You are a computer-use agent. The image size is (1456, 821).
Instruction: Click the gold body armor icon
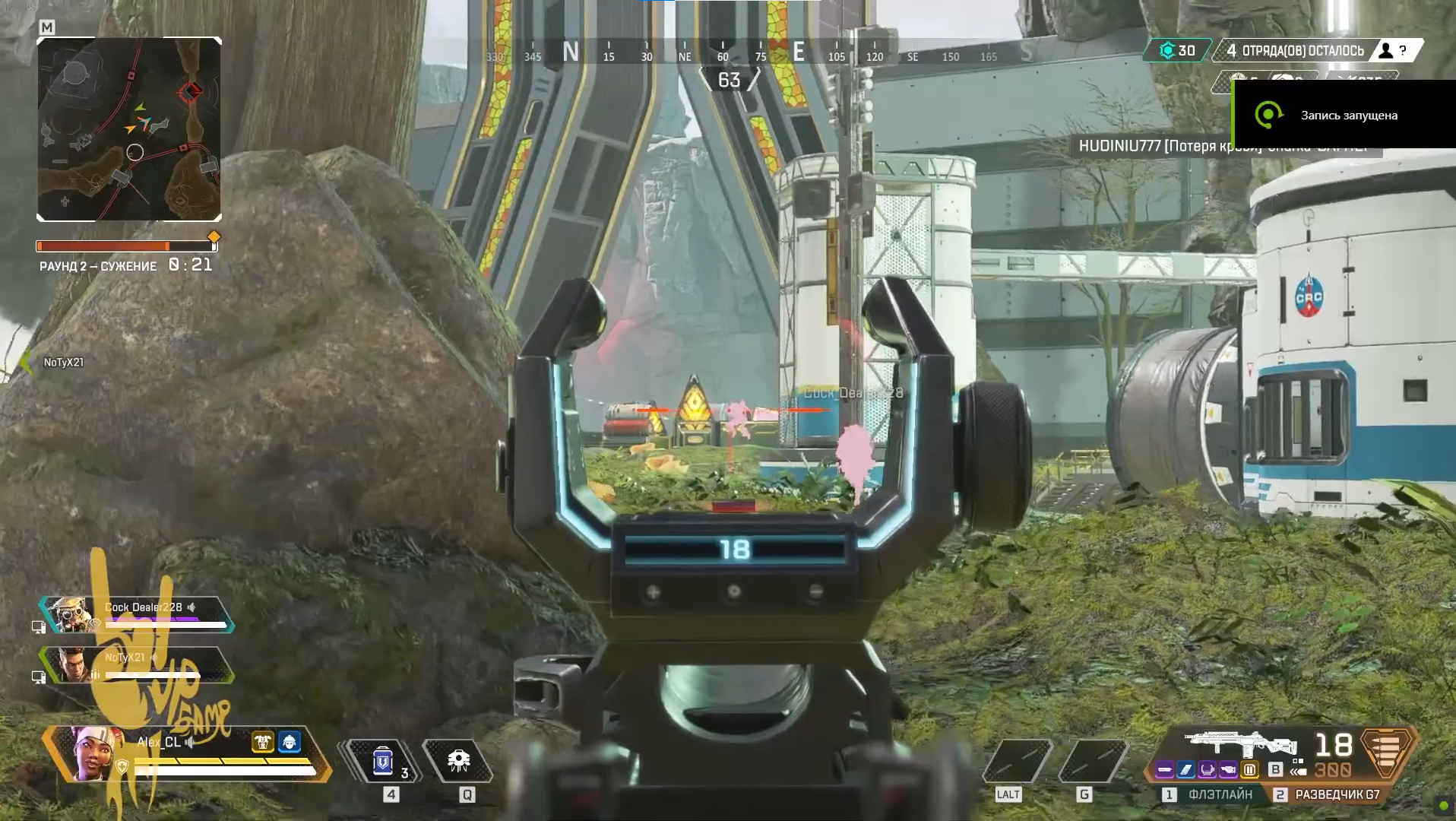click(263, 742)
